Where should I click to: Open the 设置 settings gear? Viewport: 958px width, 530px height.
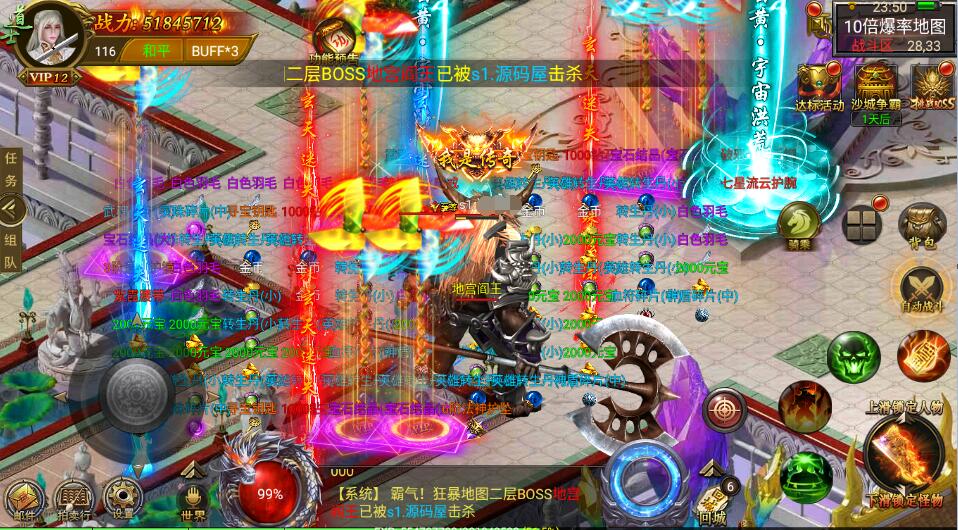pos(124,499)
